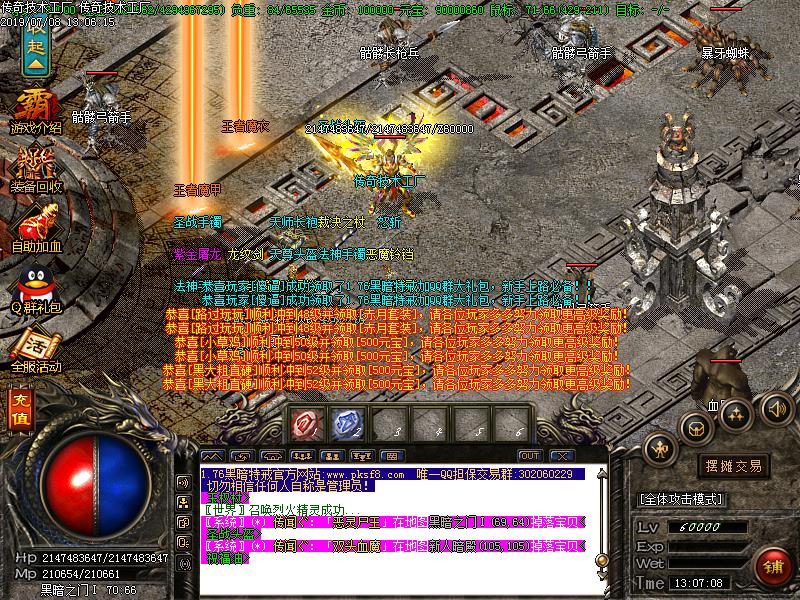Open the round cube bag icon
This screenshot has width=800, height=600.
pyautogui.click(x=695, y=428)
